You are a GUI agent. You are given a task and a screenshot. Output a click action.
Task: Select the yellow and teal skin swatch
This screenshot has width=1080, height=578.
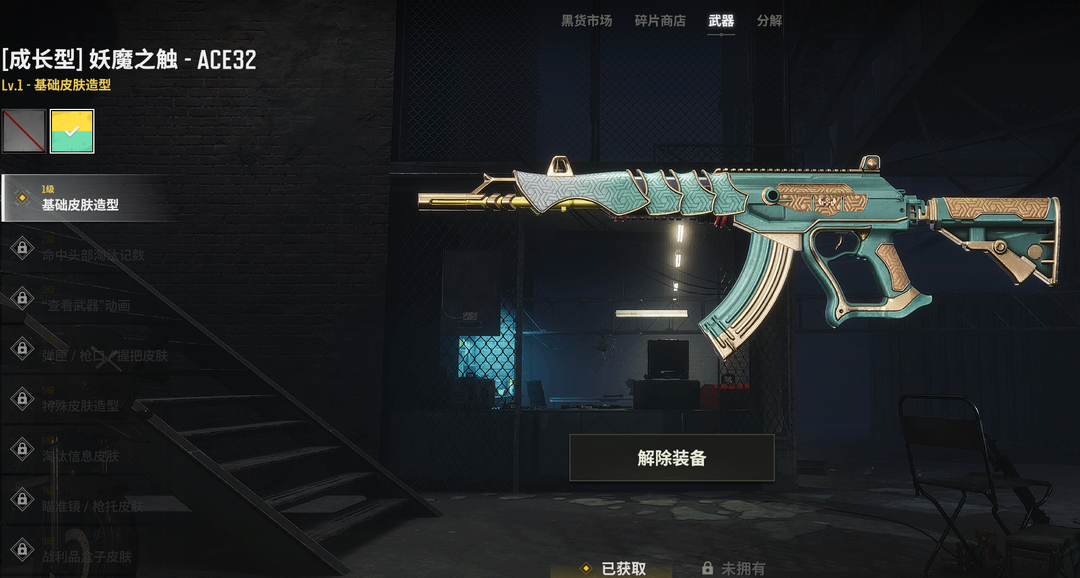pos(72,131)
